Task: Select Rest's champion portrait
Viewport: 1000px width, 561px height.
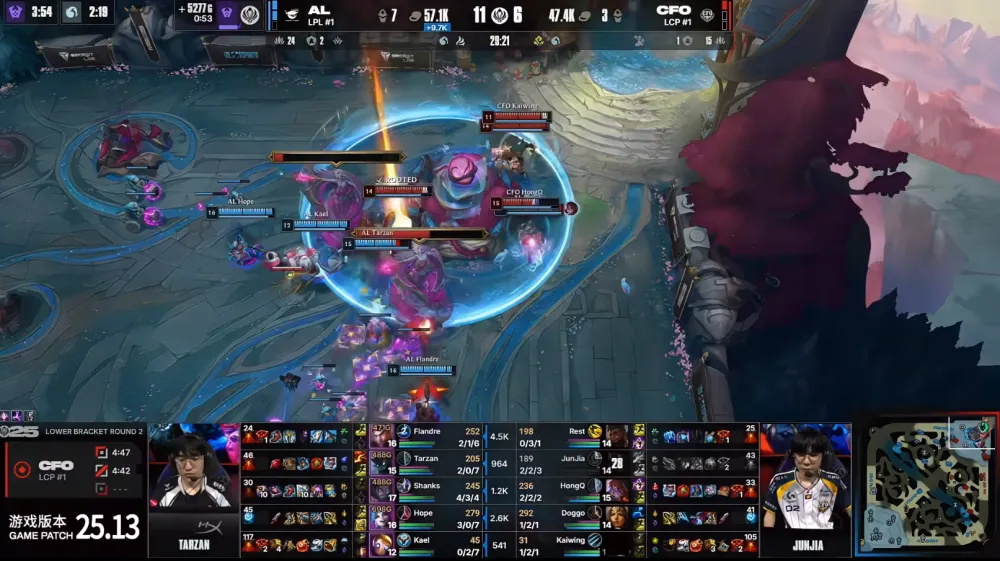Action: pos(616,436)
